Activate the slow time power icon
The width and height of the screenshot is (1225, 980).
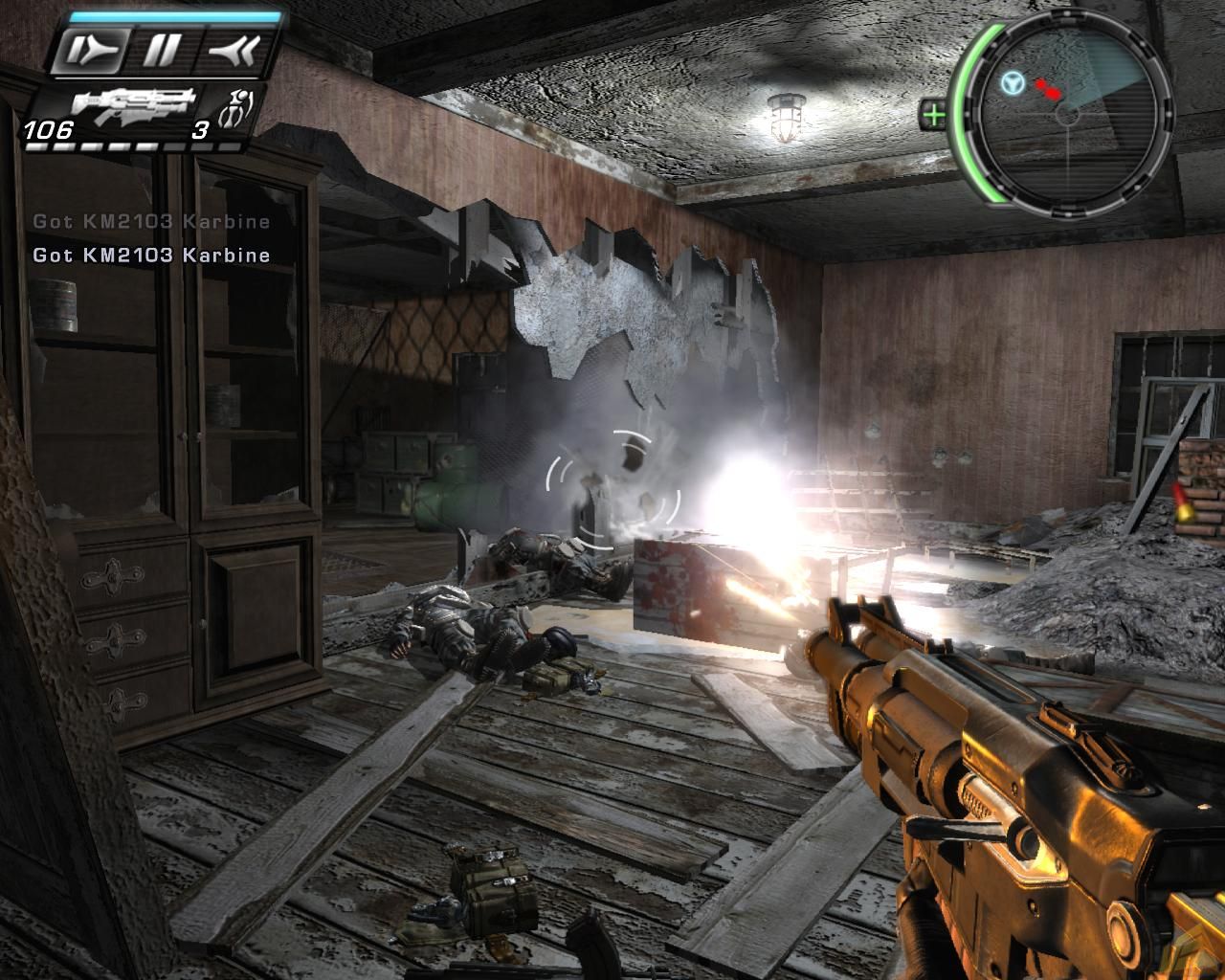click(87, 53)
